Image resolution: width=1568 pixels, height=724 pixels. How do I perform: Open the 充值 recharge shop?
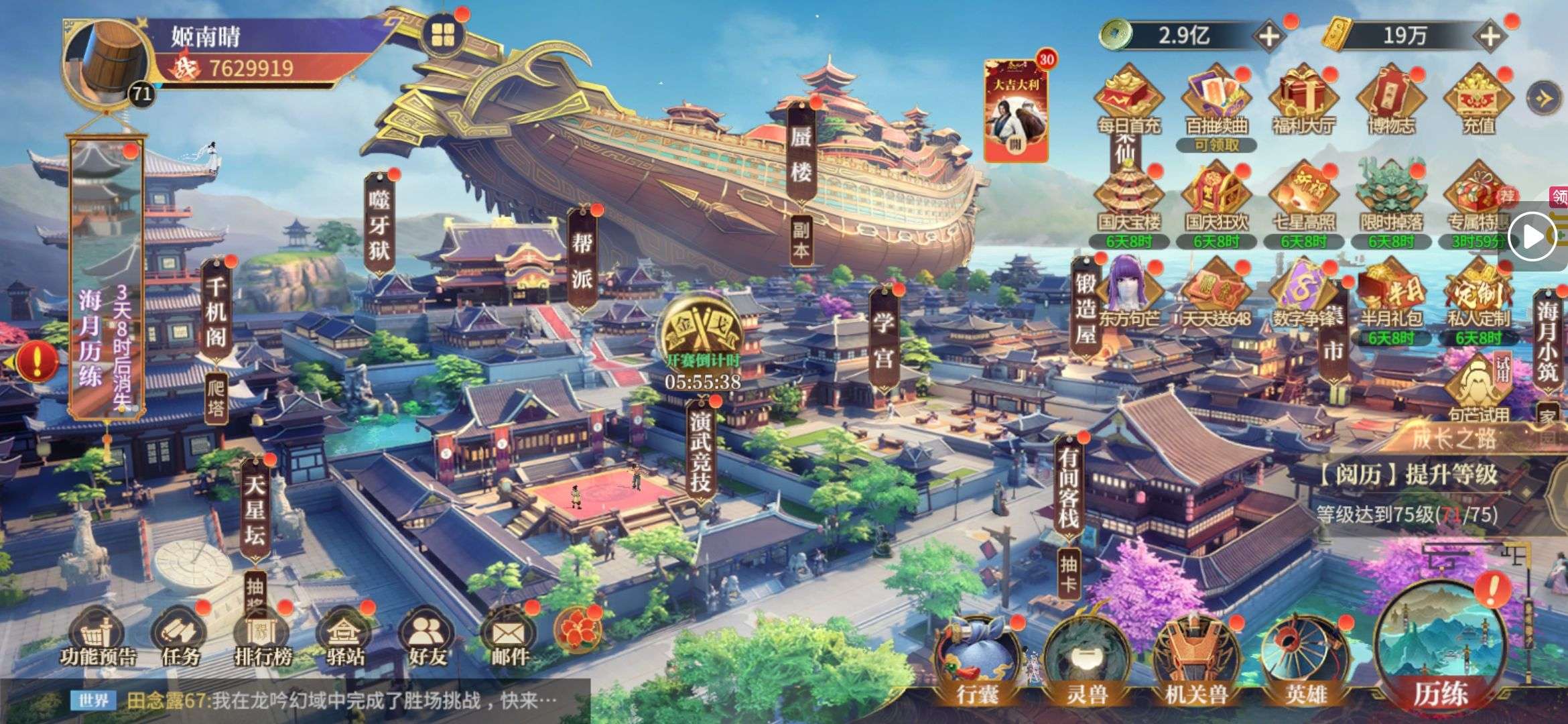(x=1478, y=101)
